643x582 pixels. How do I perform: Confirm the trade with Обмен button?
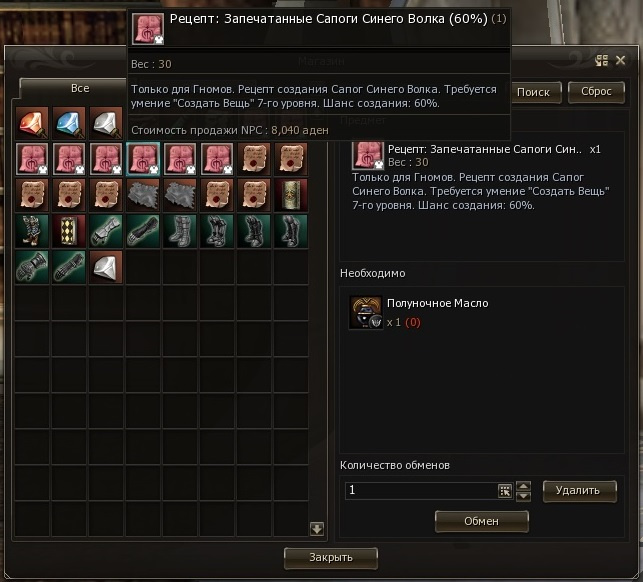pyautogui.click(x=481, y=521)
